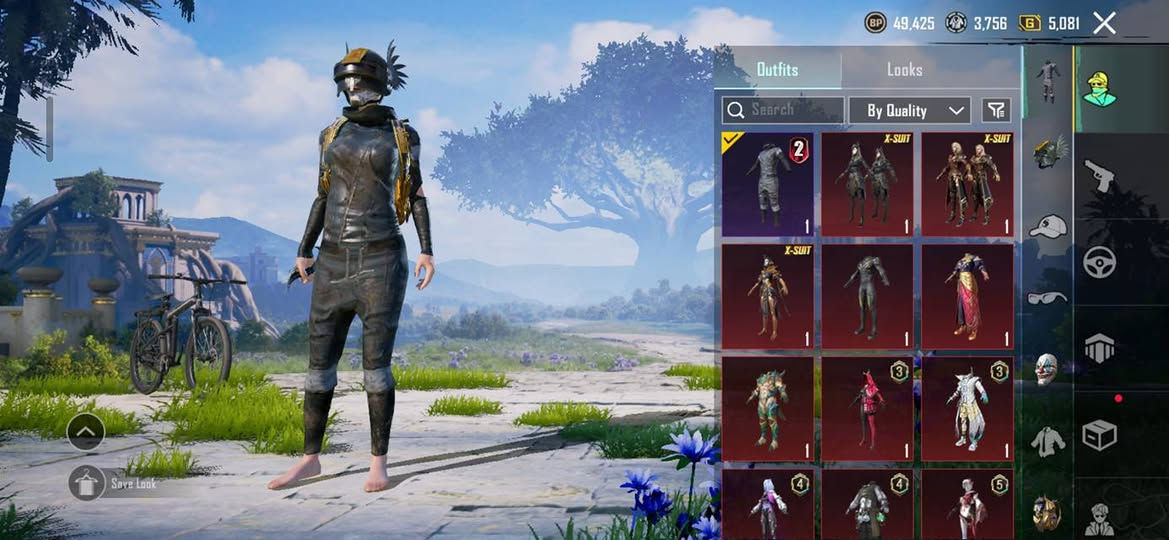Choose the pink and gold robed outfit
Viewport: 1169px width, 540px height.
967,296
